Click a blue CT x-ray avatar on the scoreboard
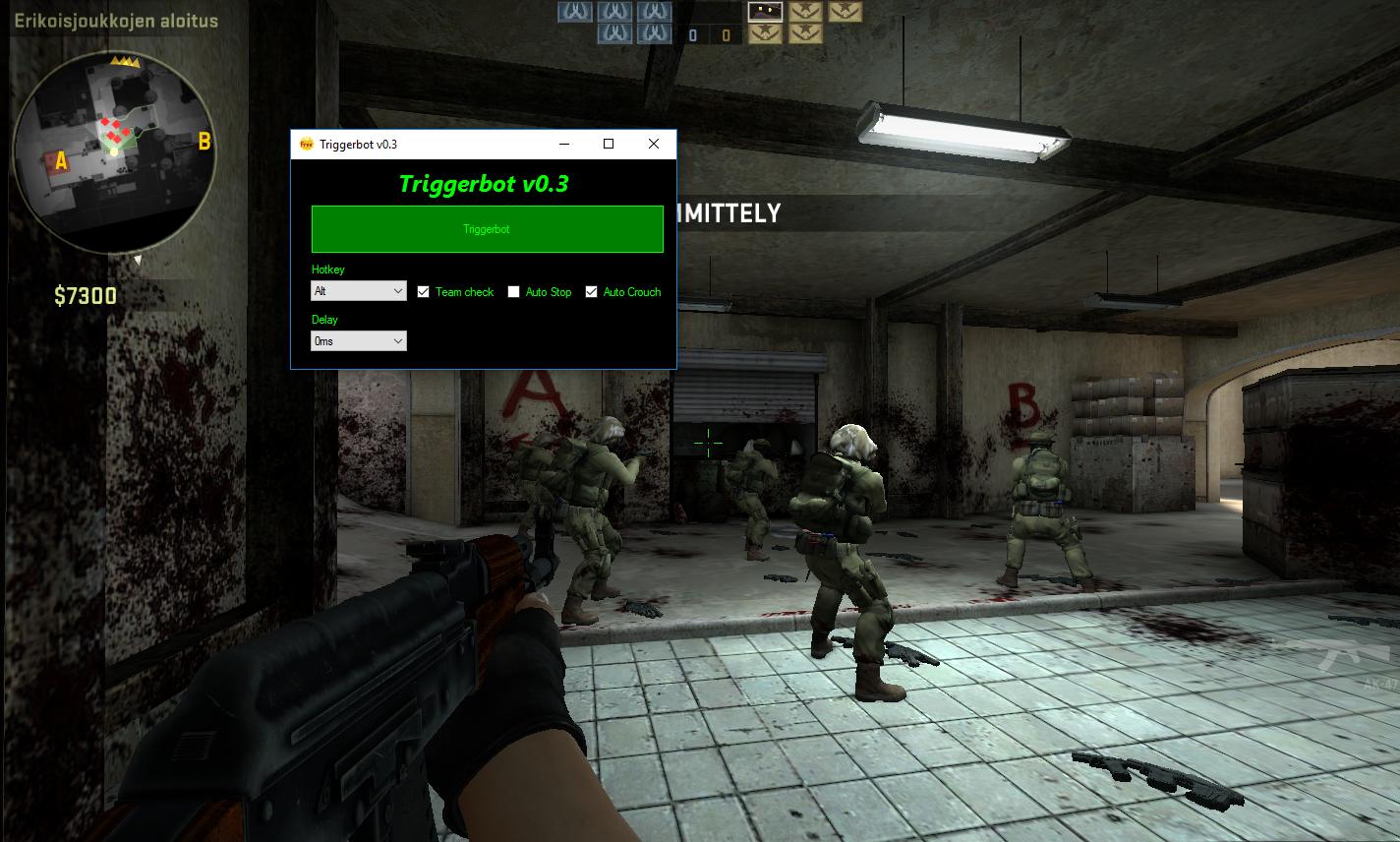Screen dimensions: 1400x842 (575, 12)
